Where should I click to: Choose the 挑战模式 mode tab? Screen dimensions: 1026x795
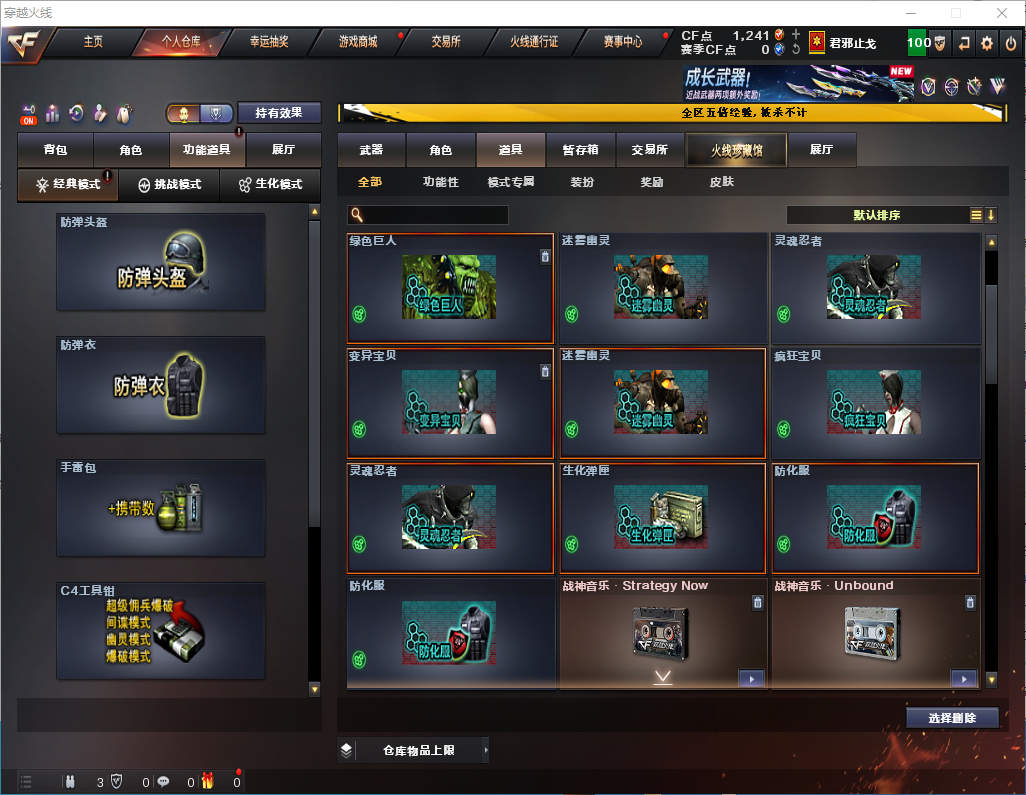(x=170, y=185)
